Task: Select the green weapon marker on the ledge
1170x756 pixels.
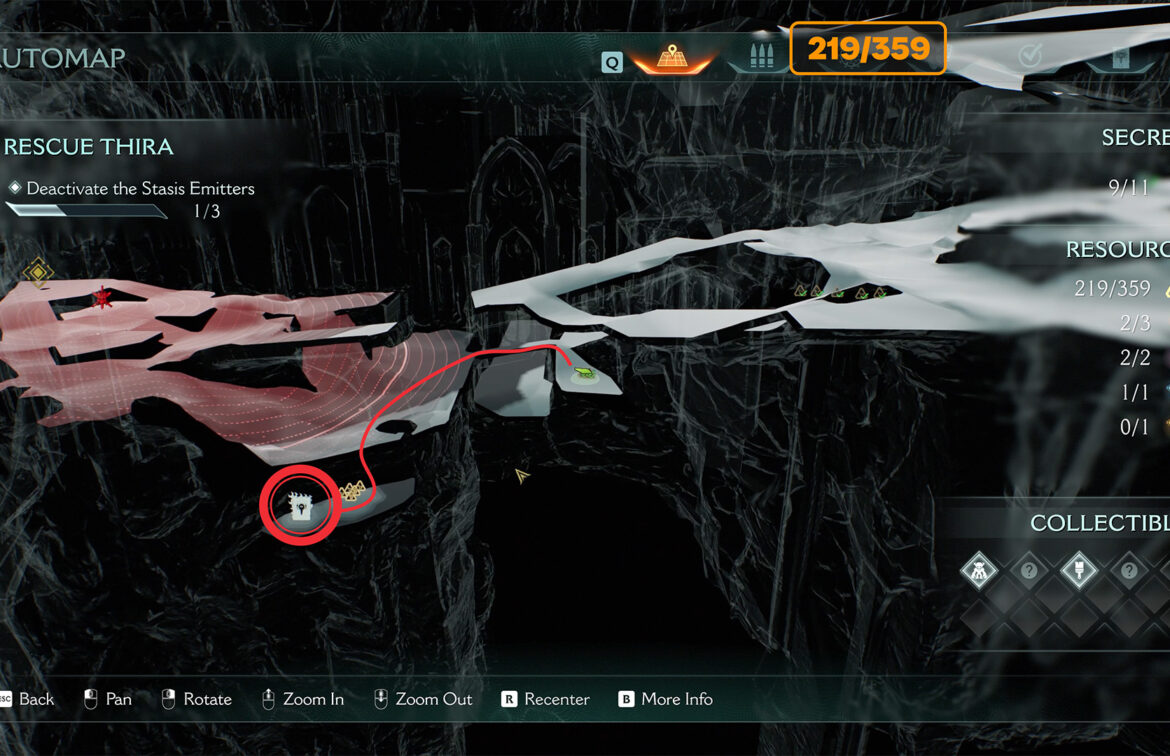Action: (583, 375)
